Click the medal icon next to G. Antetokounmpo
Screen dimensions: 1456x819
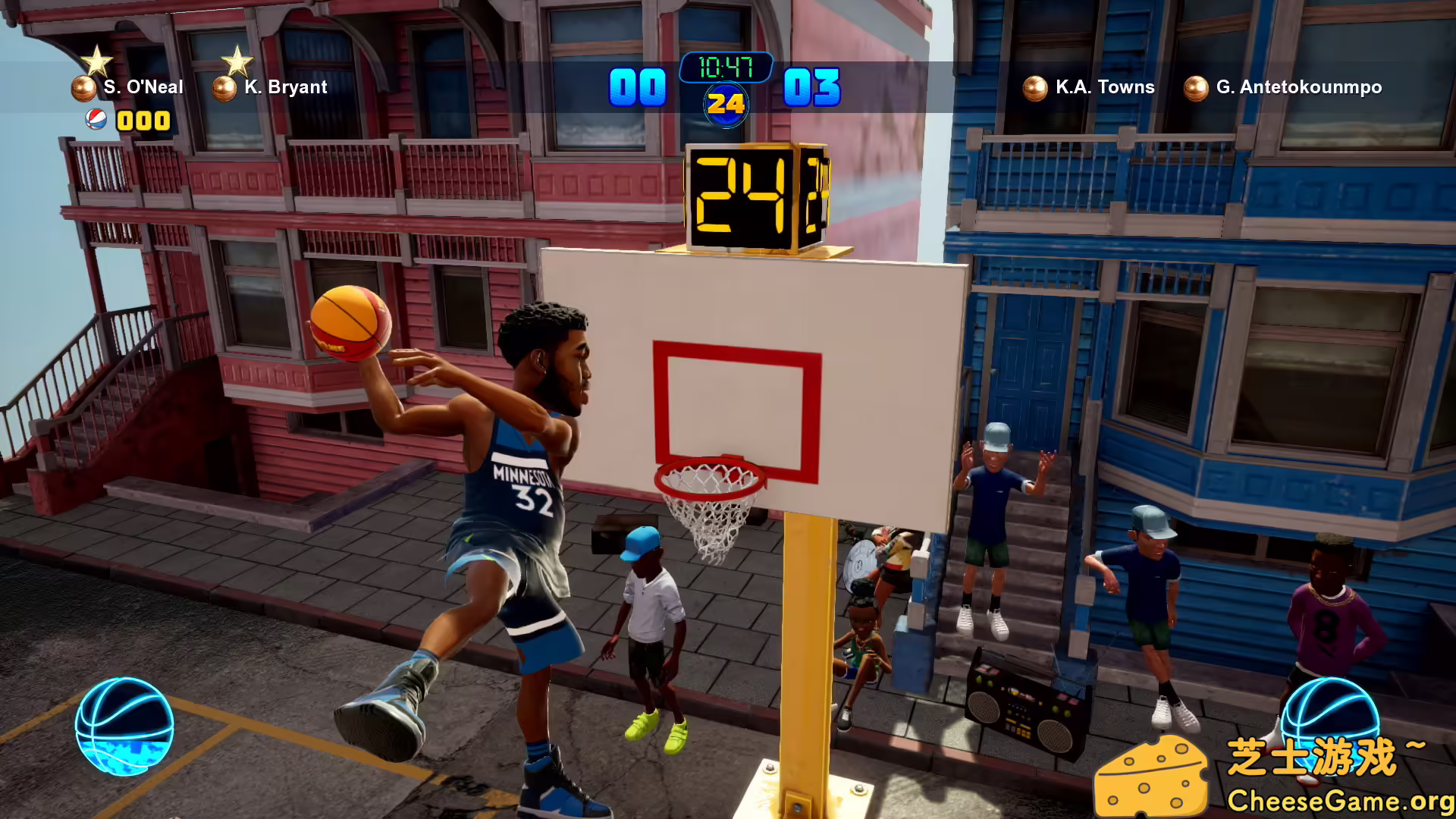pos(1197,87)
